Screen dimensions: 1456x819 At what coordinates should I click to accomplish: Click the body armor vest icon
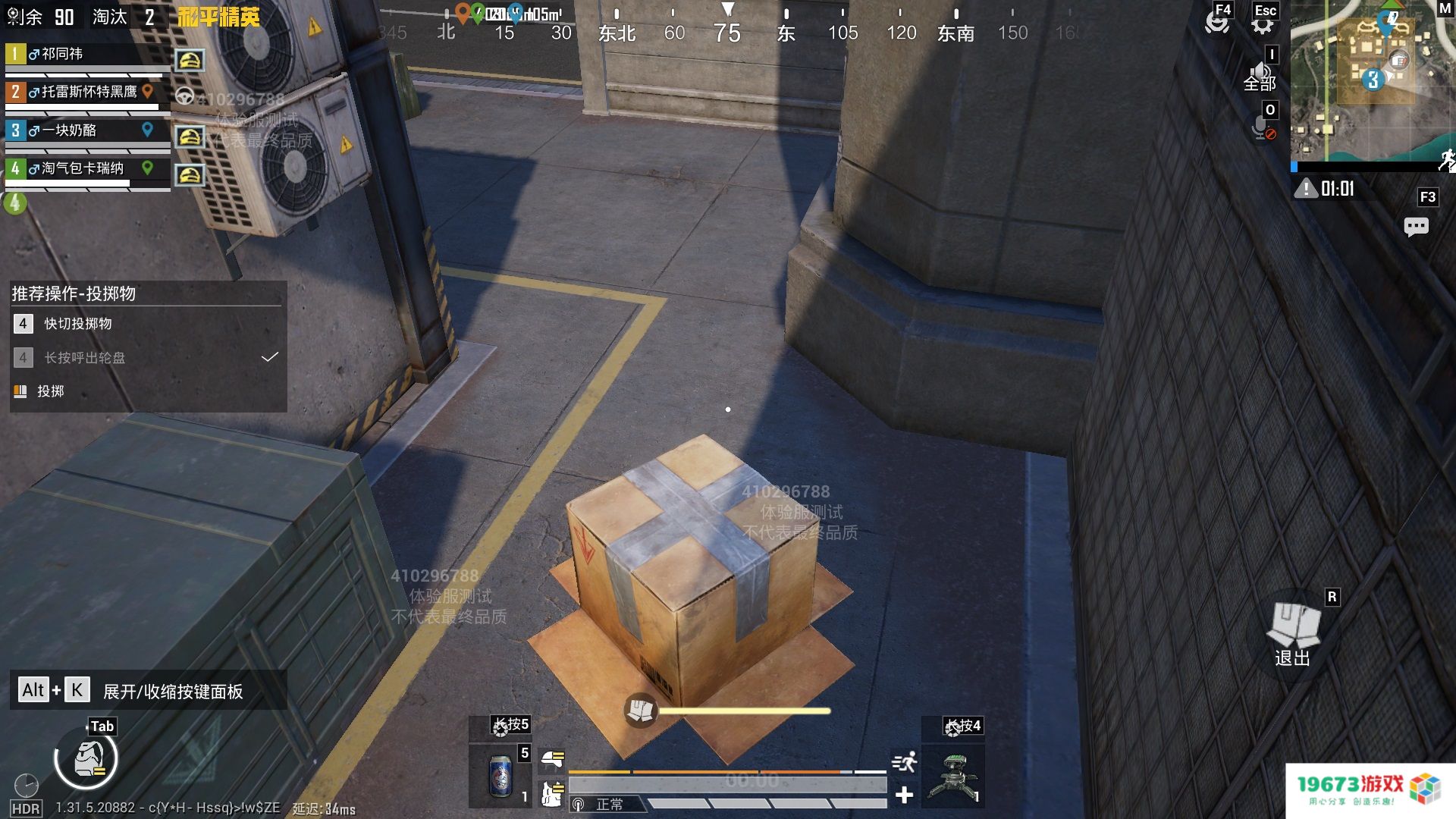pyautogui.click(x=553, y=794)
